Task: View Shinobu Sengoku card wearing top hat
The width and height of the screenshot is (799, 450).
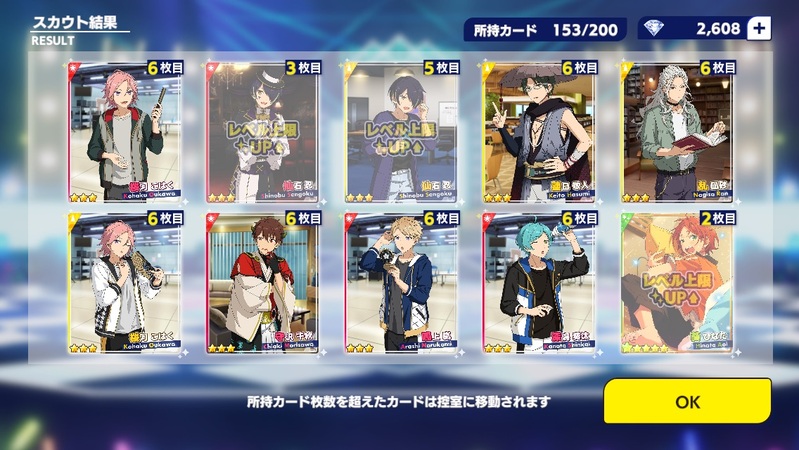Action: (x=262, y=133)
